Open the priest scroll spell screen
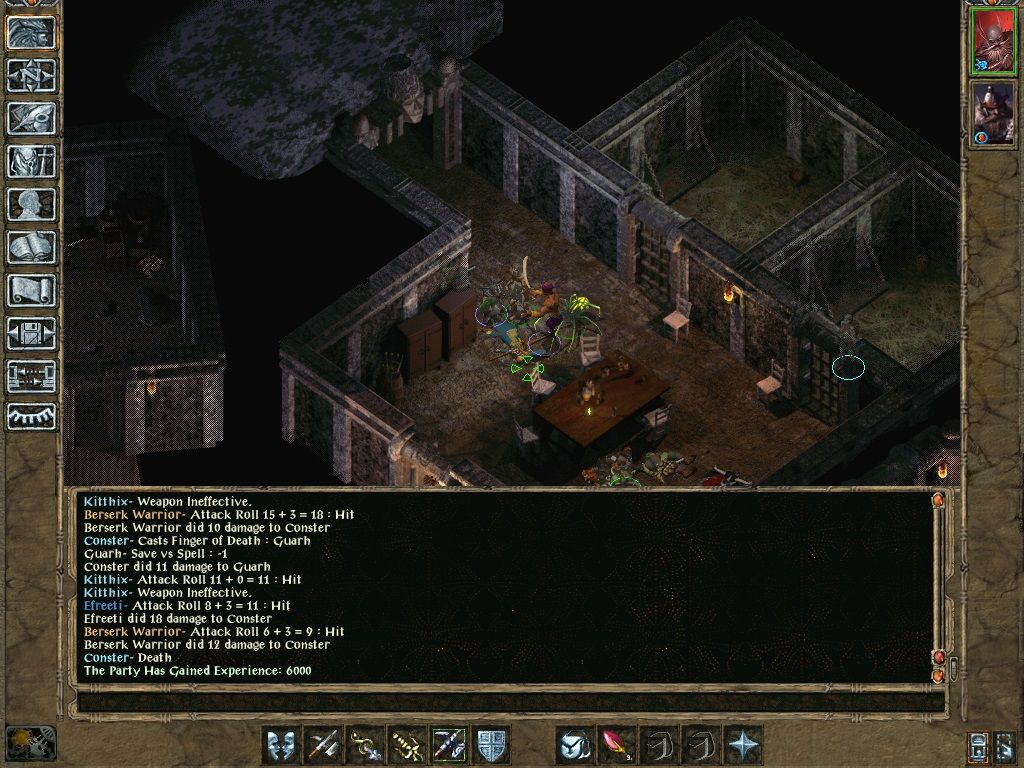This screenshot has width=1024, height=768. (x=32, y=290)
